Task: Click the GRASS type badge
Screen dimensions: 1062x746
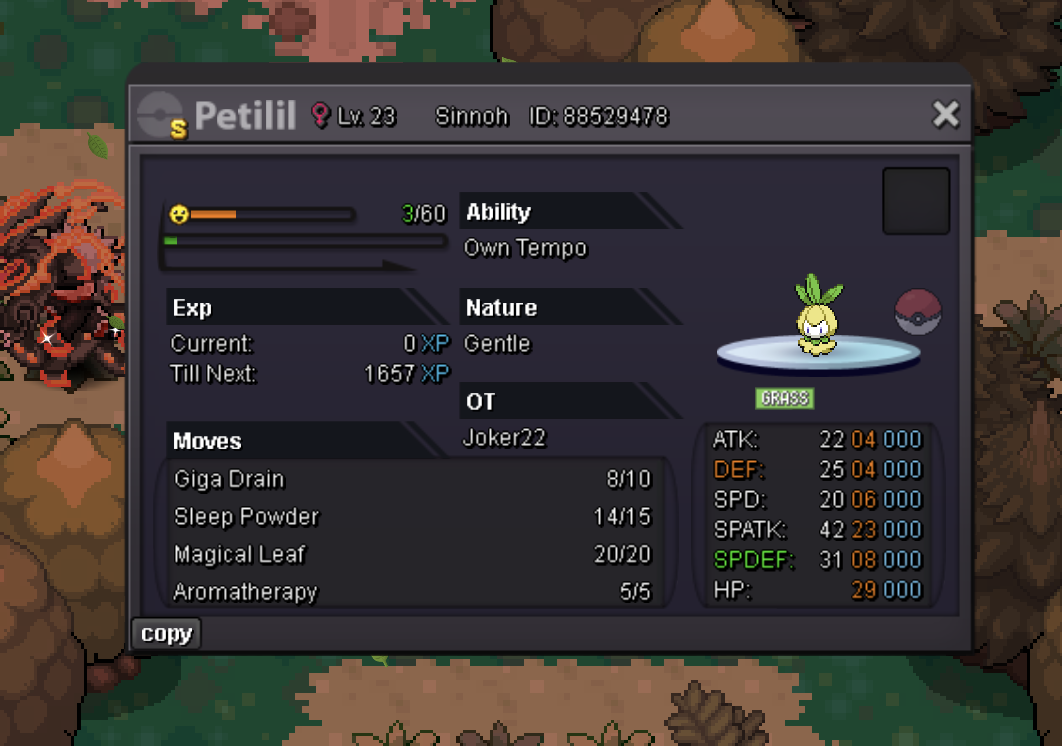Action: 784,398
